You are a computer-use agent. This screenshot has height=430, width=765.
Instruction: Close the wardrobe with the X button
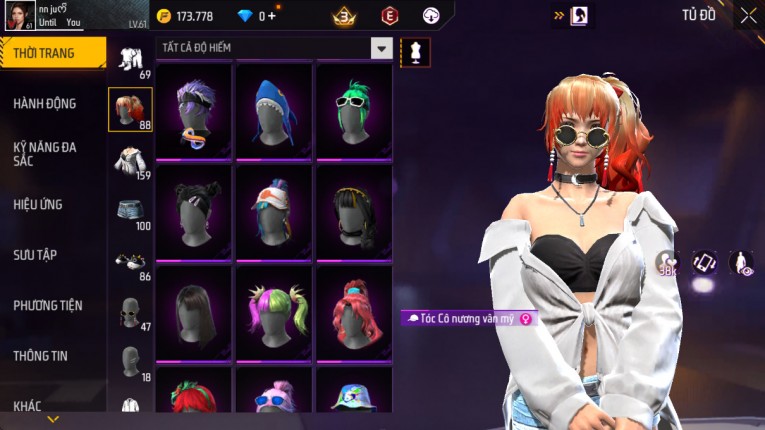(x=748, y=15)
